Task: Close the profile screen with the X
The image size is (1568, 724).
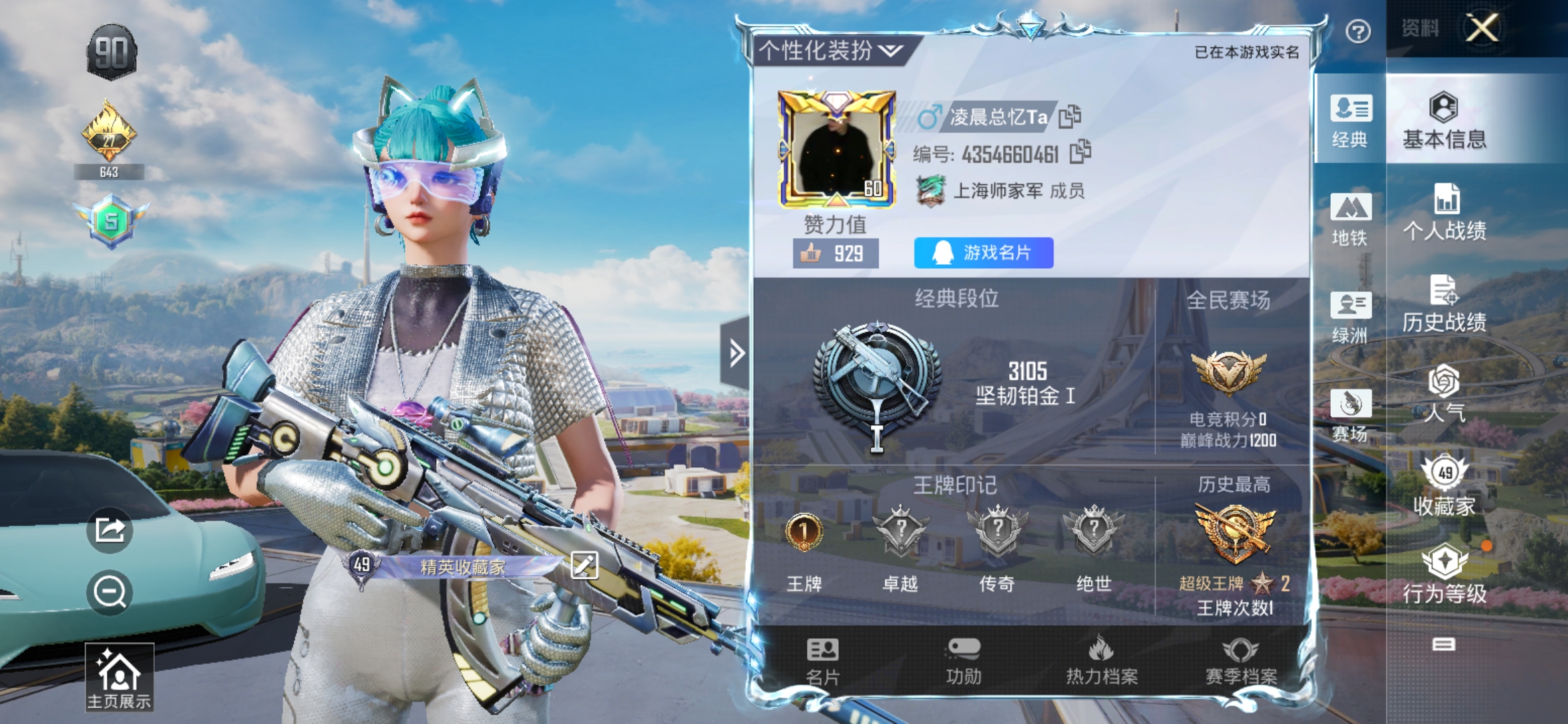Action: pos(1482,29)
